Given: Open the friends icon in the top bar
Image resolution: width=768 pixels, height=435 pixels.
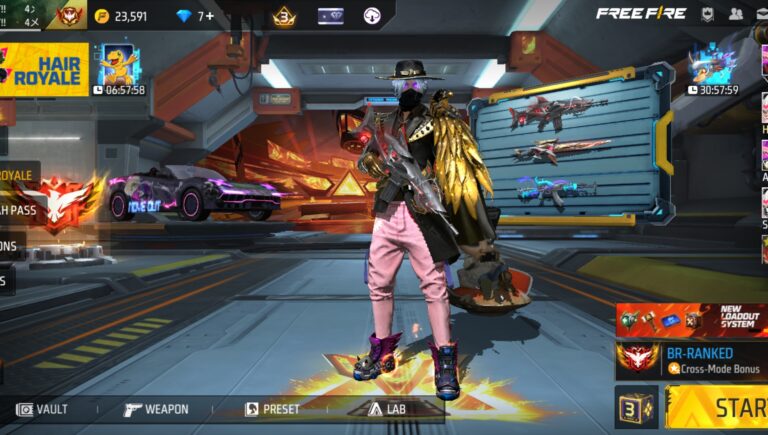Looking at the screenshot, I should [x=737, y=14].
